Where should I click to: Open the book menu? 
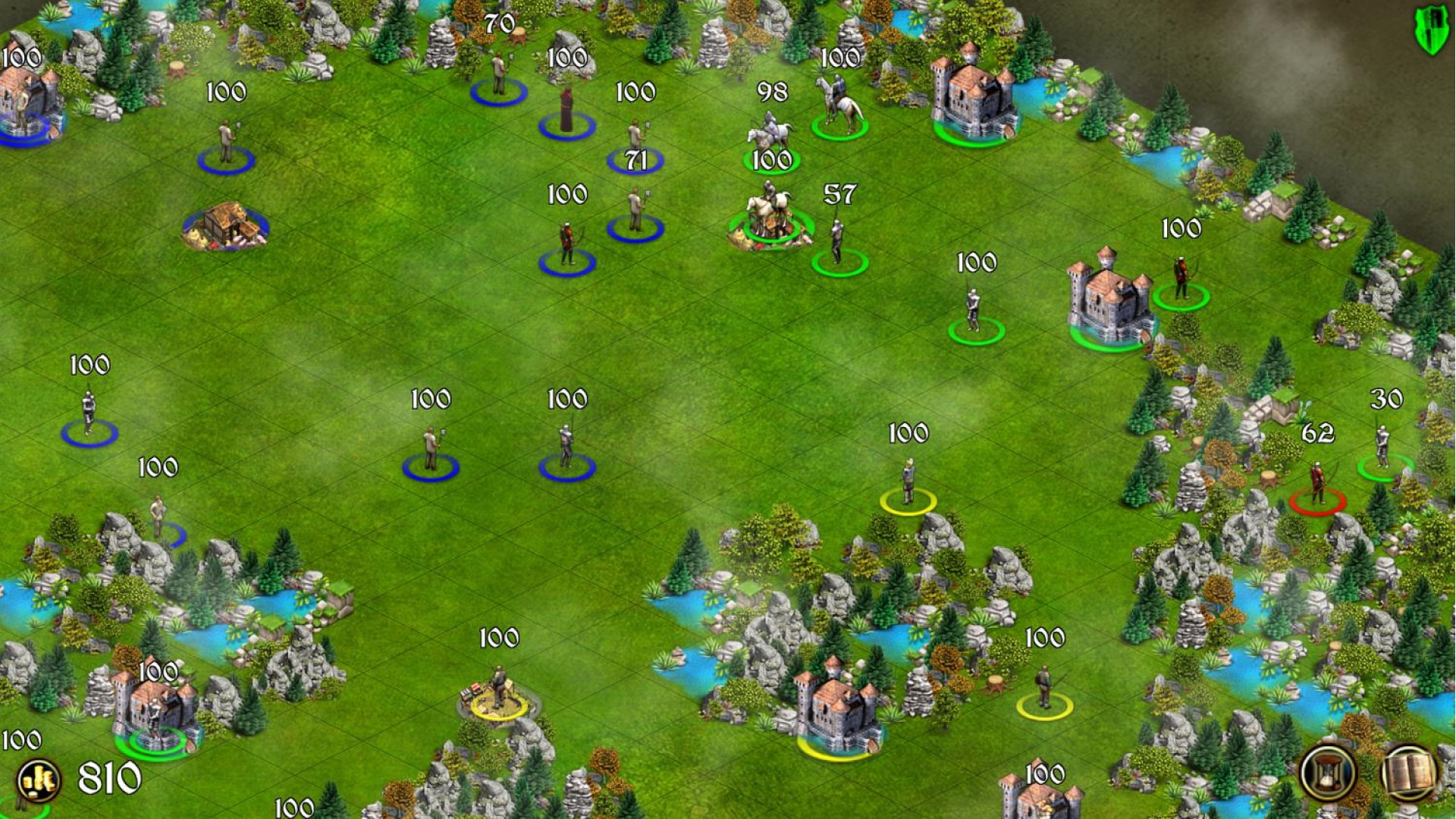[1408, 773]
